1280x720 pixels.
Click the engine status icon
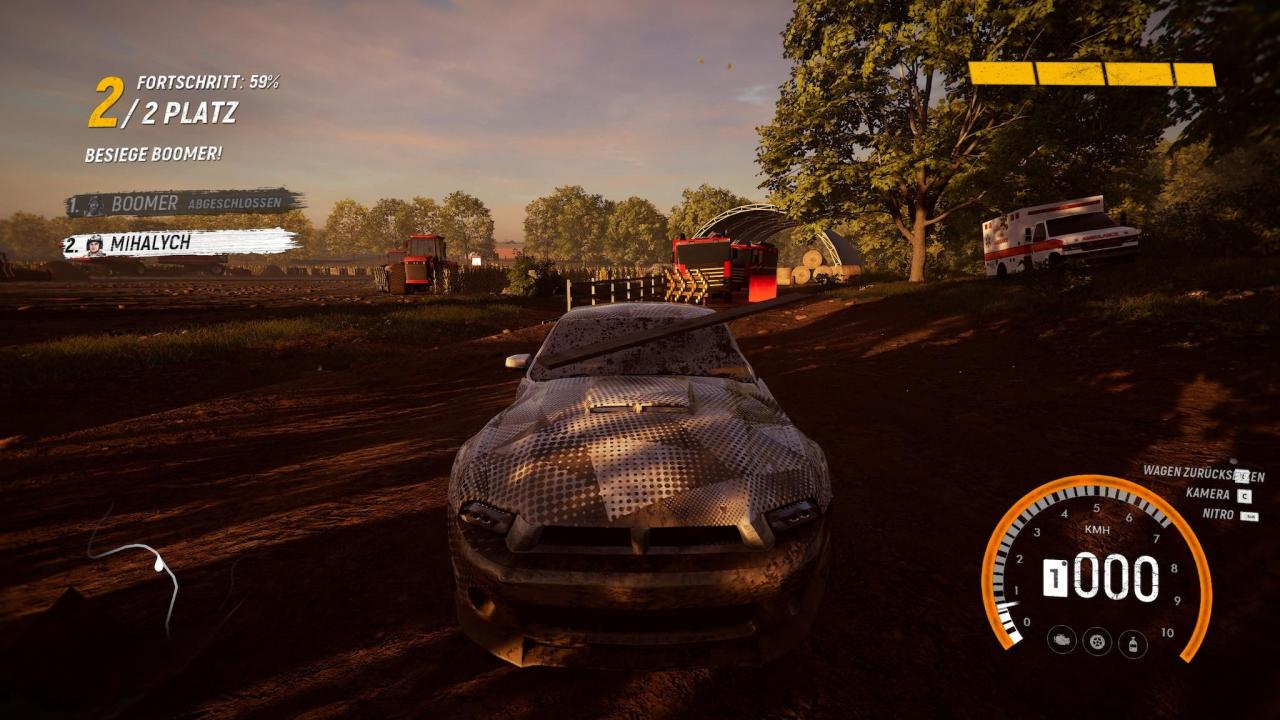click(x=1061, y=639)
